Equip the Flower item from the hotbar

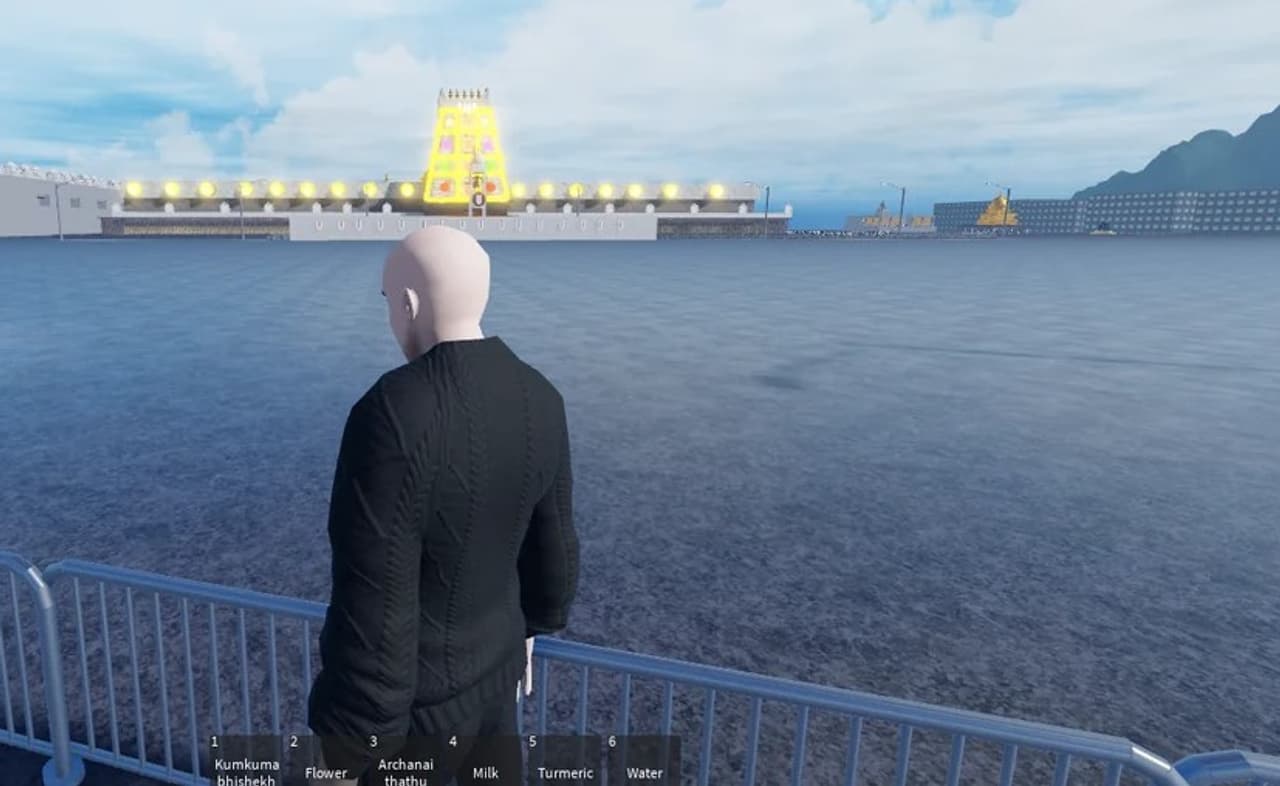tap(326, 762)
